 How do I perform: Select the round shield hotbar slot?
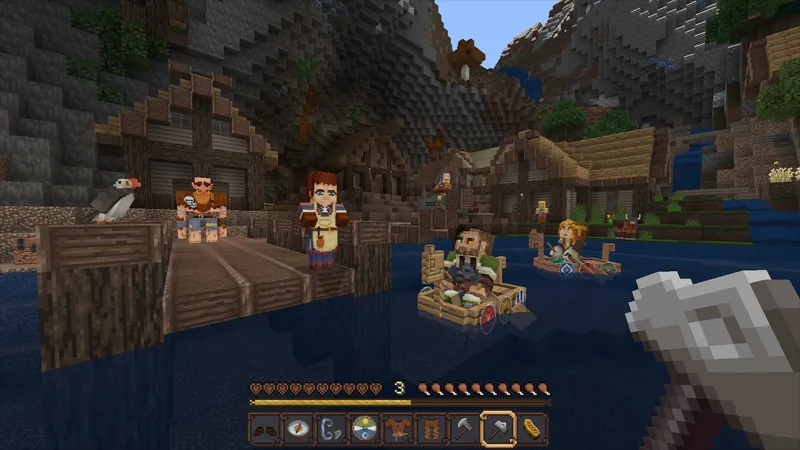tap(365, 429)
